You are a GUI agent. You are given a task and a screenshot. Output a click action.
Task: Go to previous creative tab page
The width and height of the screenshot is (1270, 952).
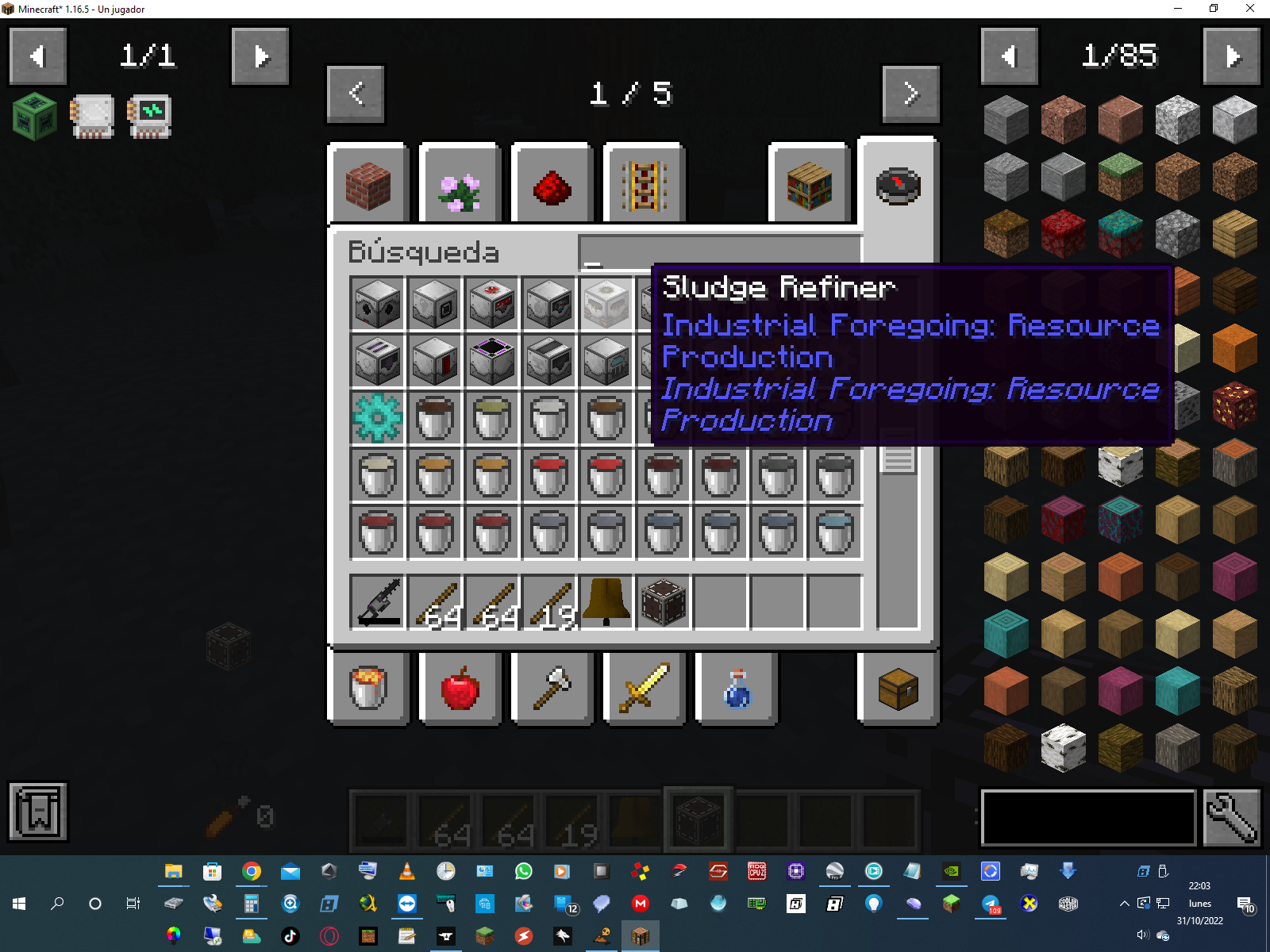tap(356, 94)
